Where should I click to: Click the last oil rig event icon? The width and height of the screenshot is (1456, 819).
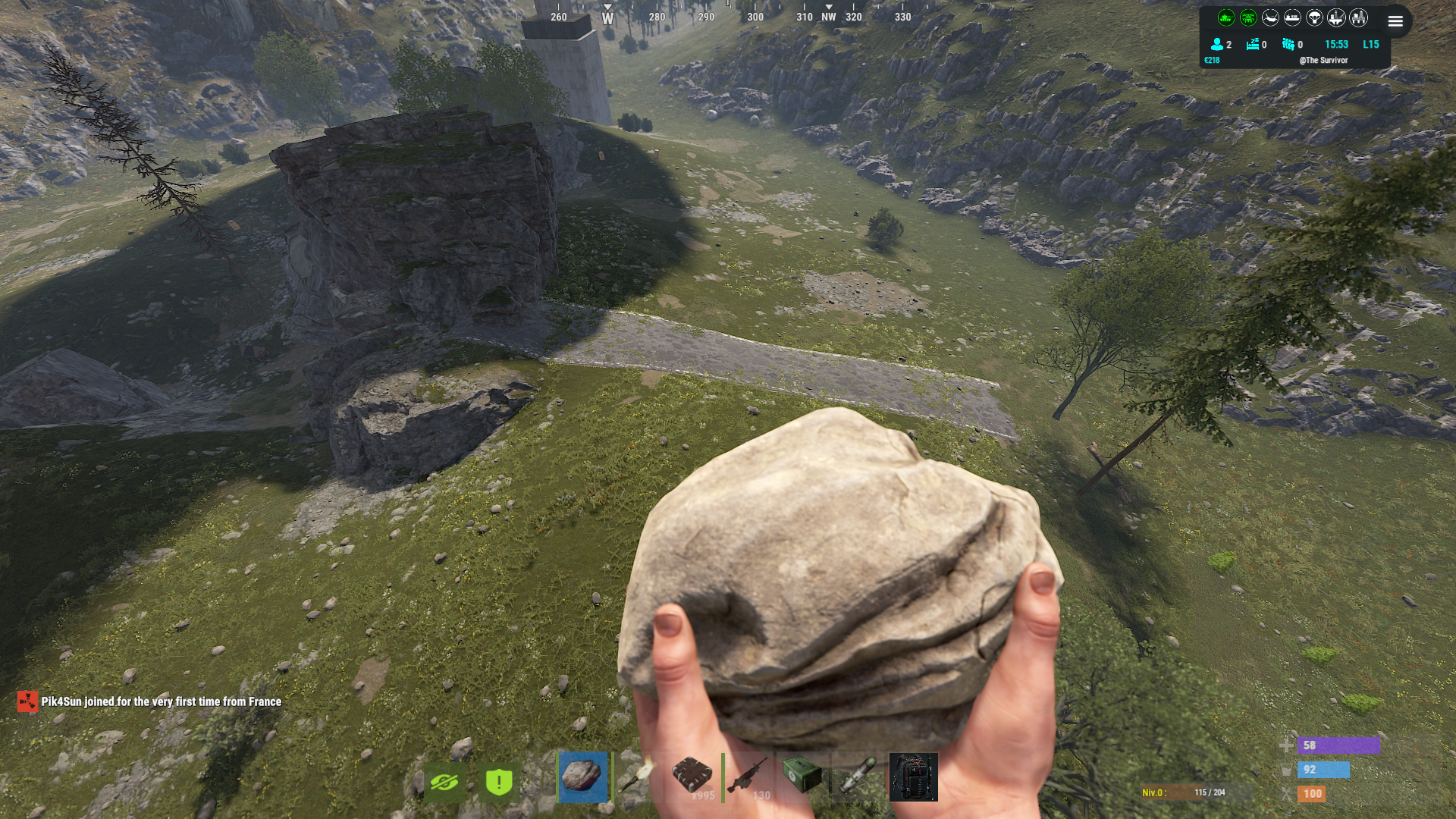tap(1358, 17)
